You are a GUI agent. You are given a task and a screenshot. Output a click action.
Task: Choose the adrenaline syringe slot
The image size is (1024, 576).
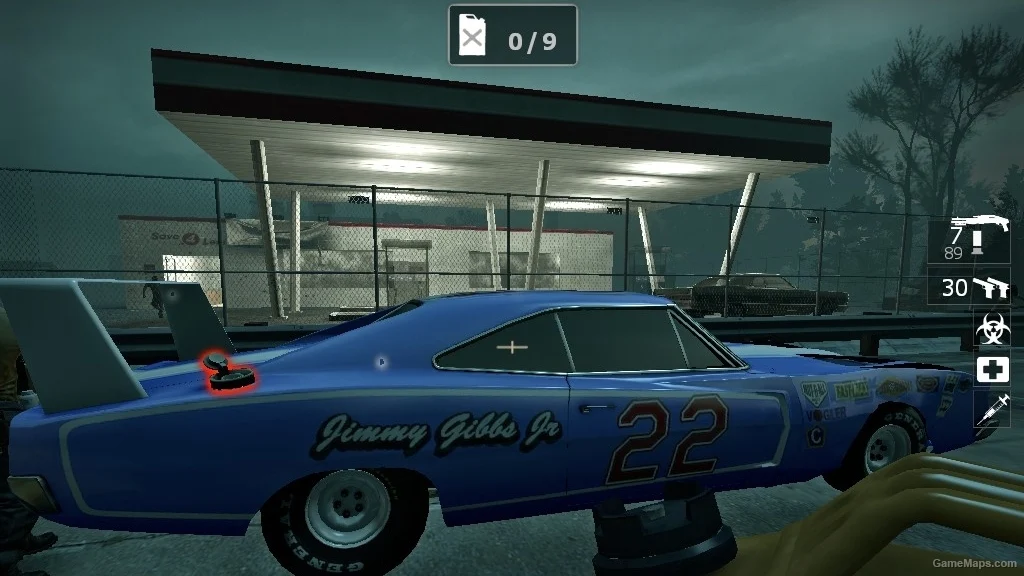(x=991, y=409)
